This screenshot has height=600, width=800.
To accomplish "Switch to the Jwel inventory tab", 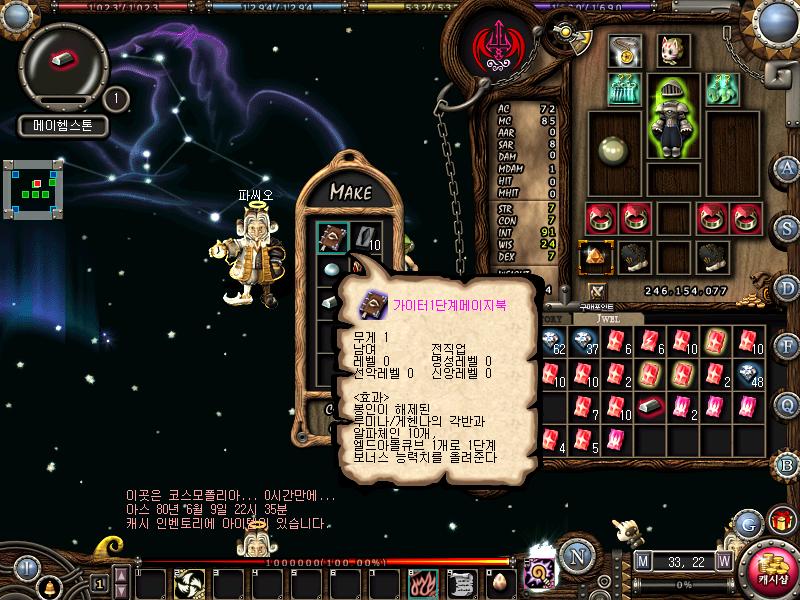I will click(609, 318).
